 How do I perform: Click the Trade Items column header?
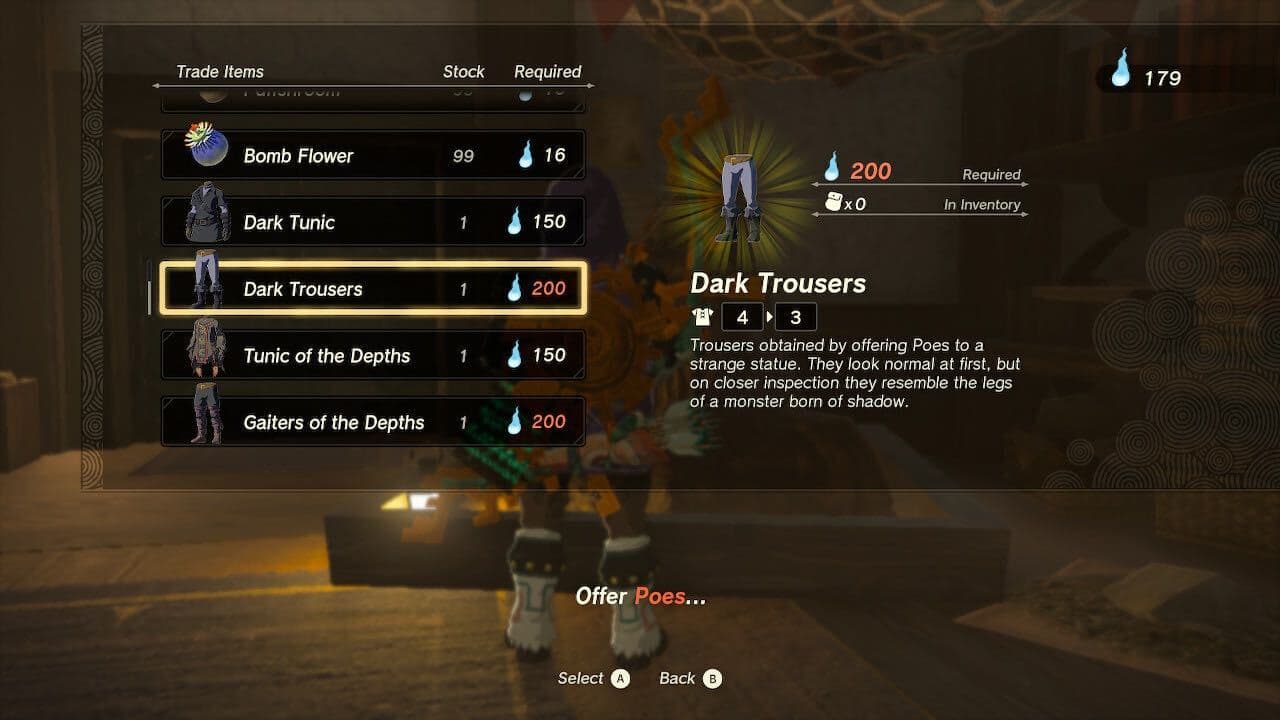[220, 71]
